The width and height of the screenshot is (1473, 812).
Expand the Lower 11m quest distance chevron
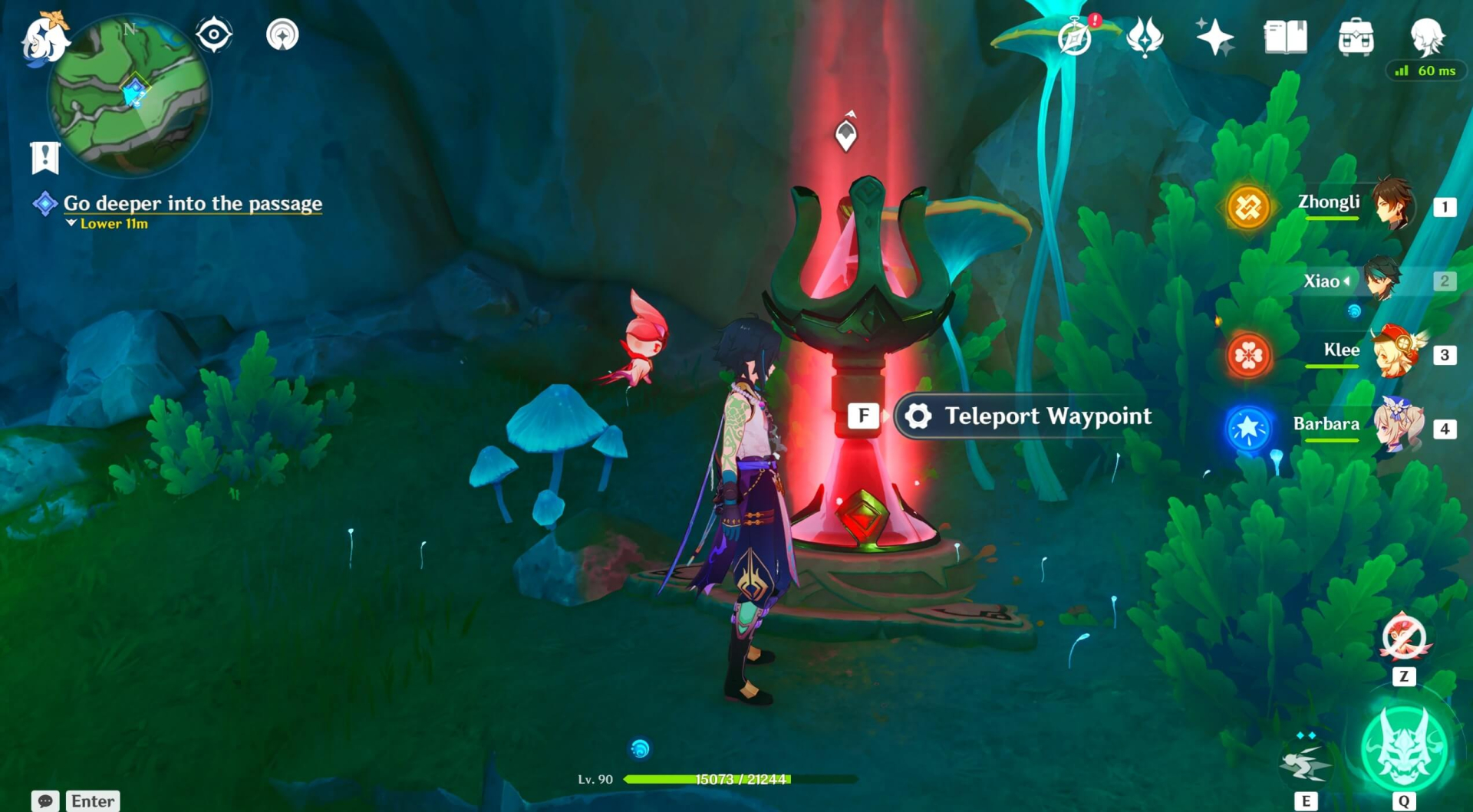(72, 225)
